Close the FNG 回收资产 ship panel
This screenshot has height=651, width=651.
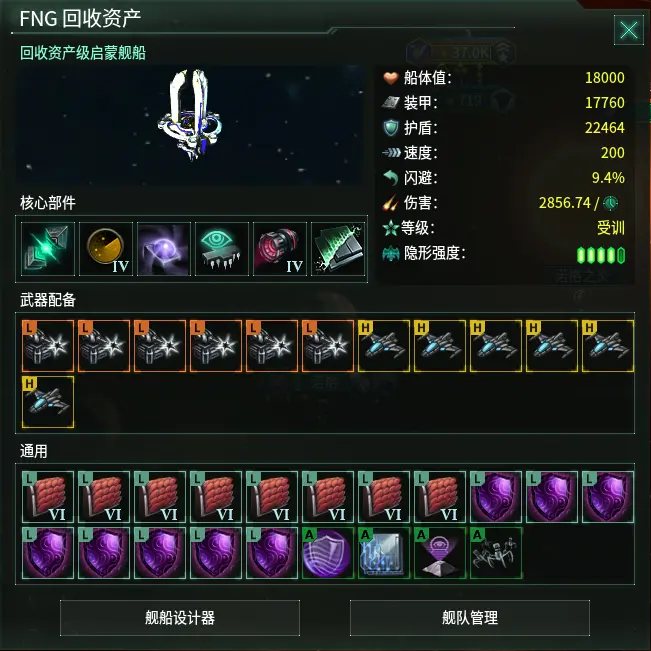[x=629, y=30]
